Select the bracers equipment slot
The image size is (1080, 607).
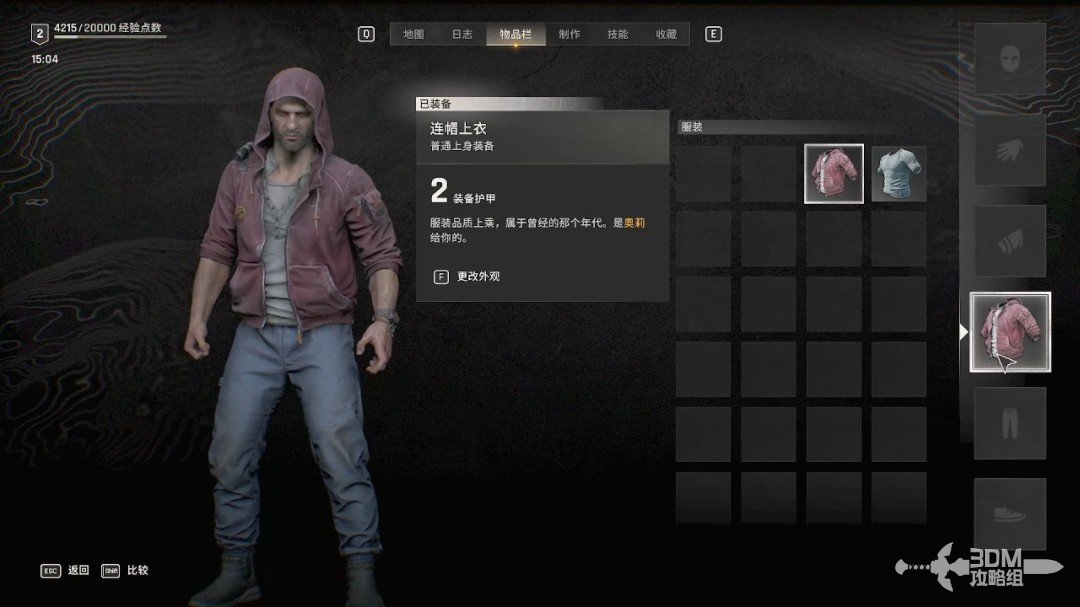pos(1009,241)
